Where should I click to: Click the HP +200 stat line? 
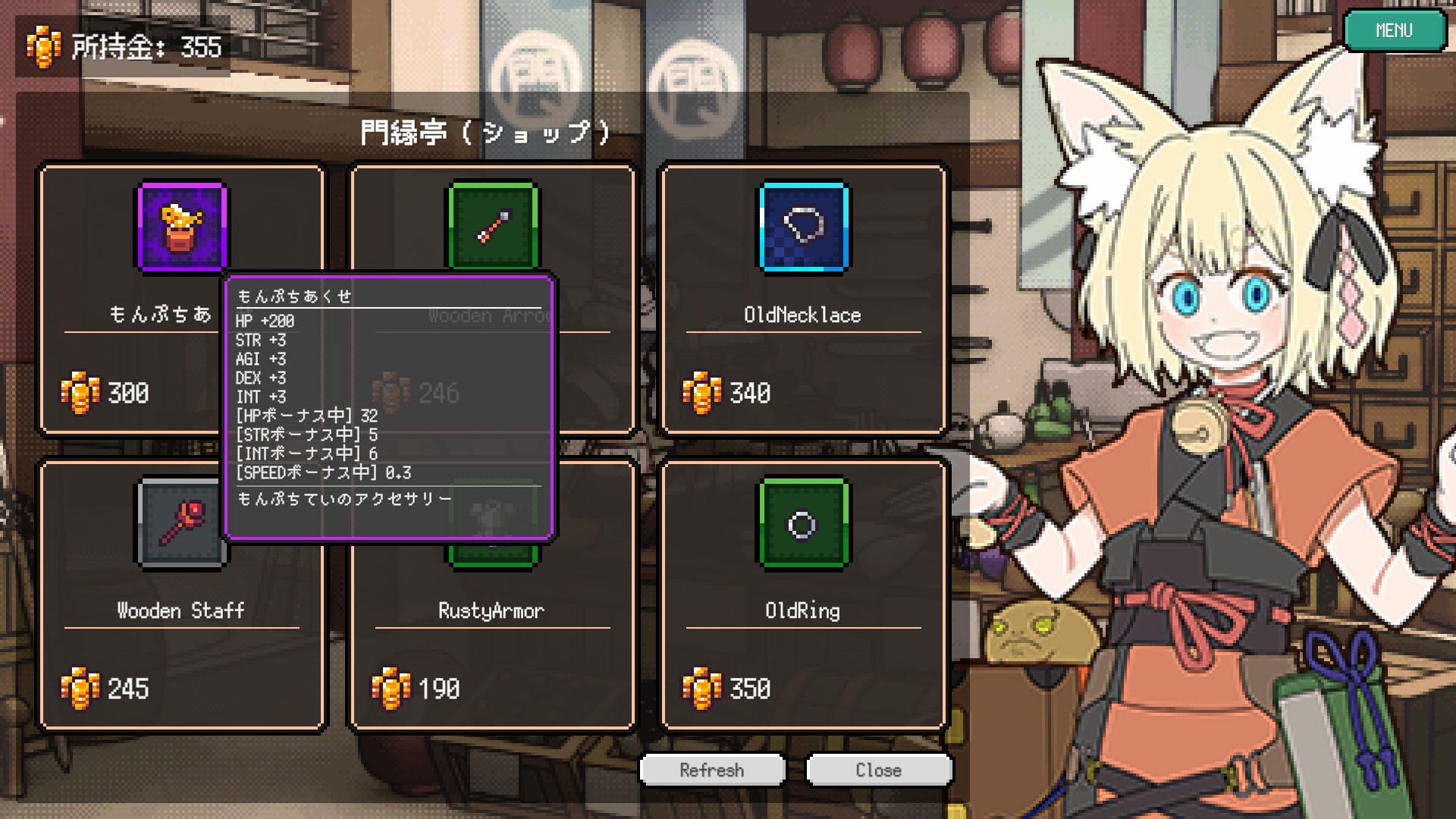pyautogui.click(x=265, y=321)
